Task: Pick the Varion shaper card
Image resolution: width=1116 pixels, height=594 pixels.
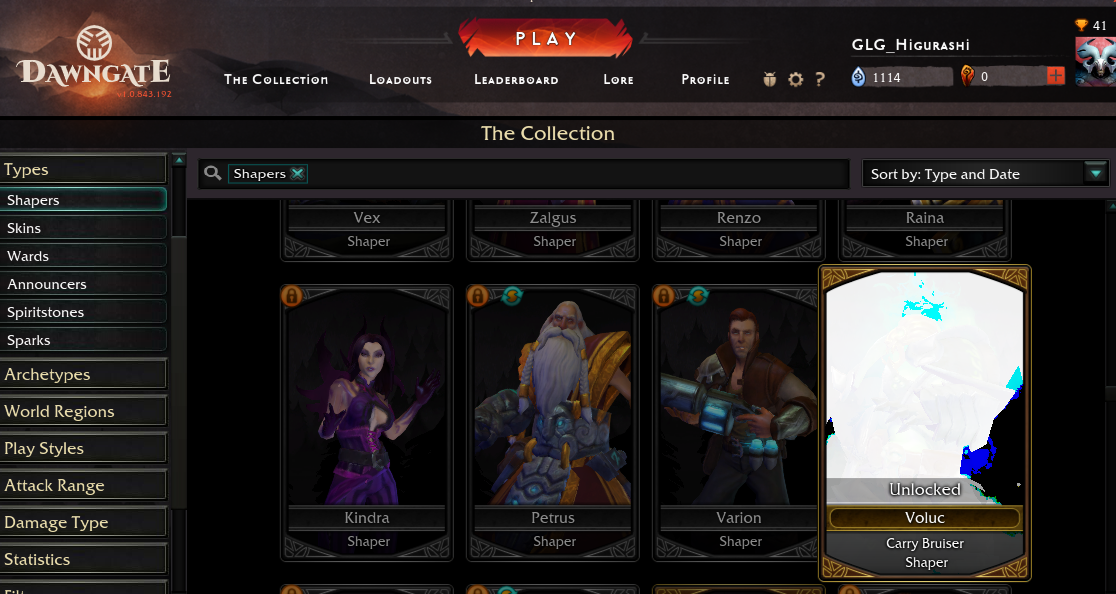Action: click(739, 420)
